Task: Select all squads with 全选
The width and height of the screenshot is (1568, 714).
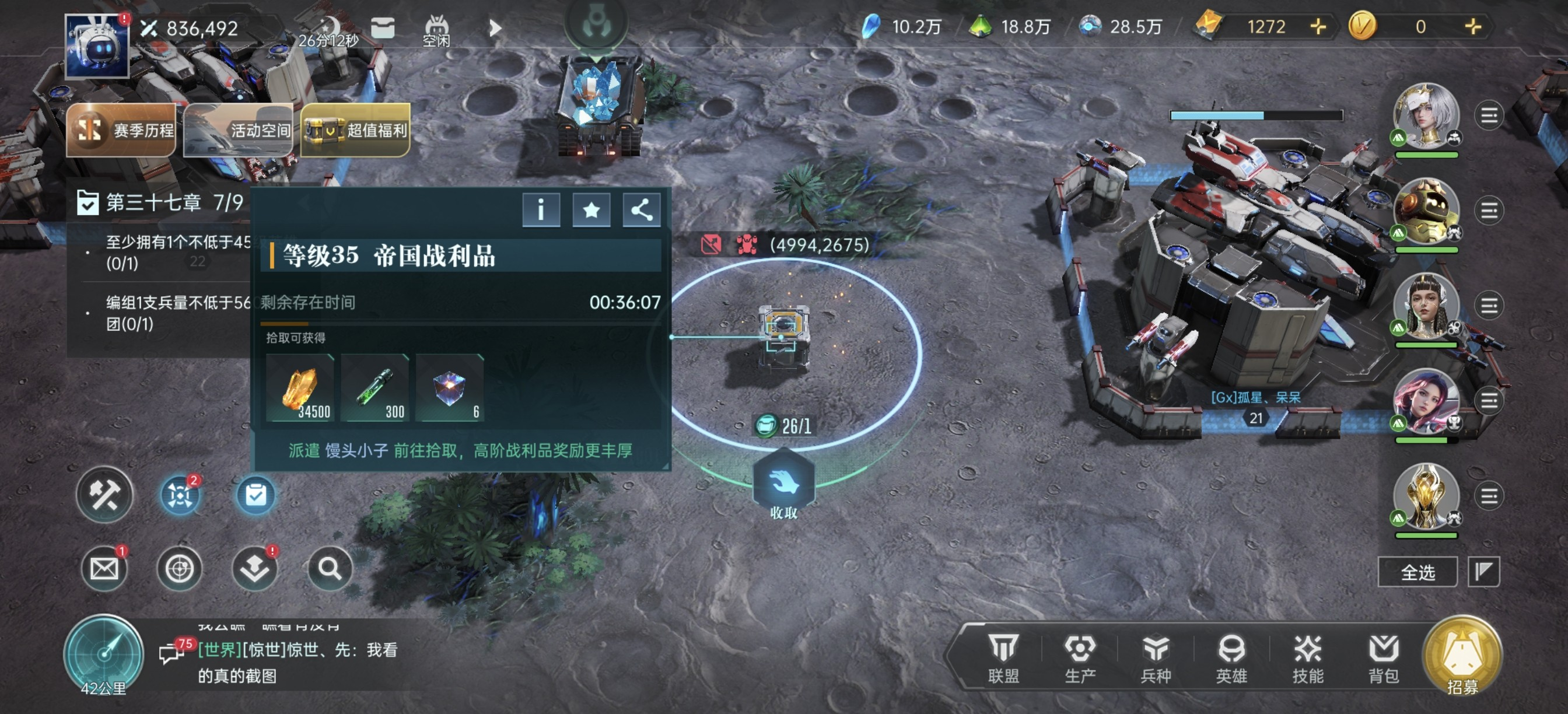Action: coord(1417,572)
